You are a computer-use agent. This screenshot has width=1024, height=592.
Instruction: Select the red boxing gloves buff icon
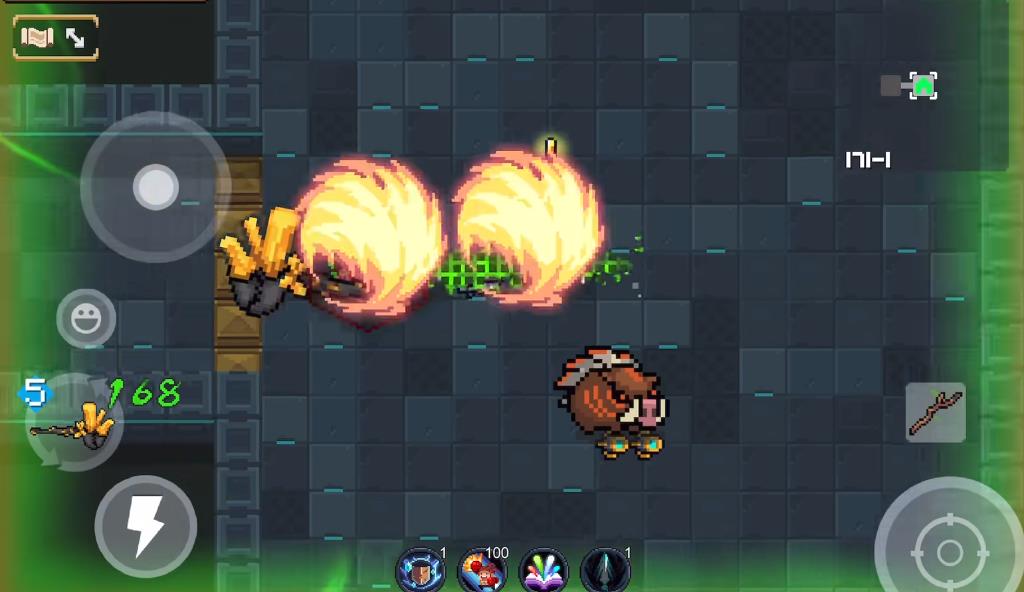(482, 570)
